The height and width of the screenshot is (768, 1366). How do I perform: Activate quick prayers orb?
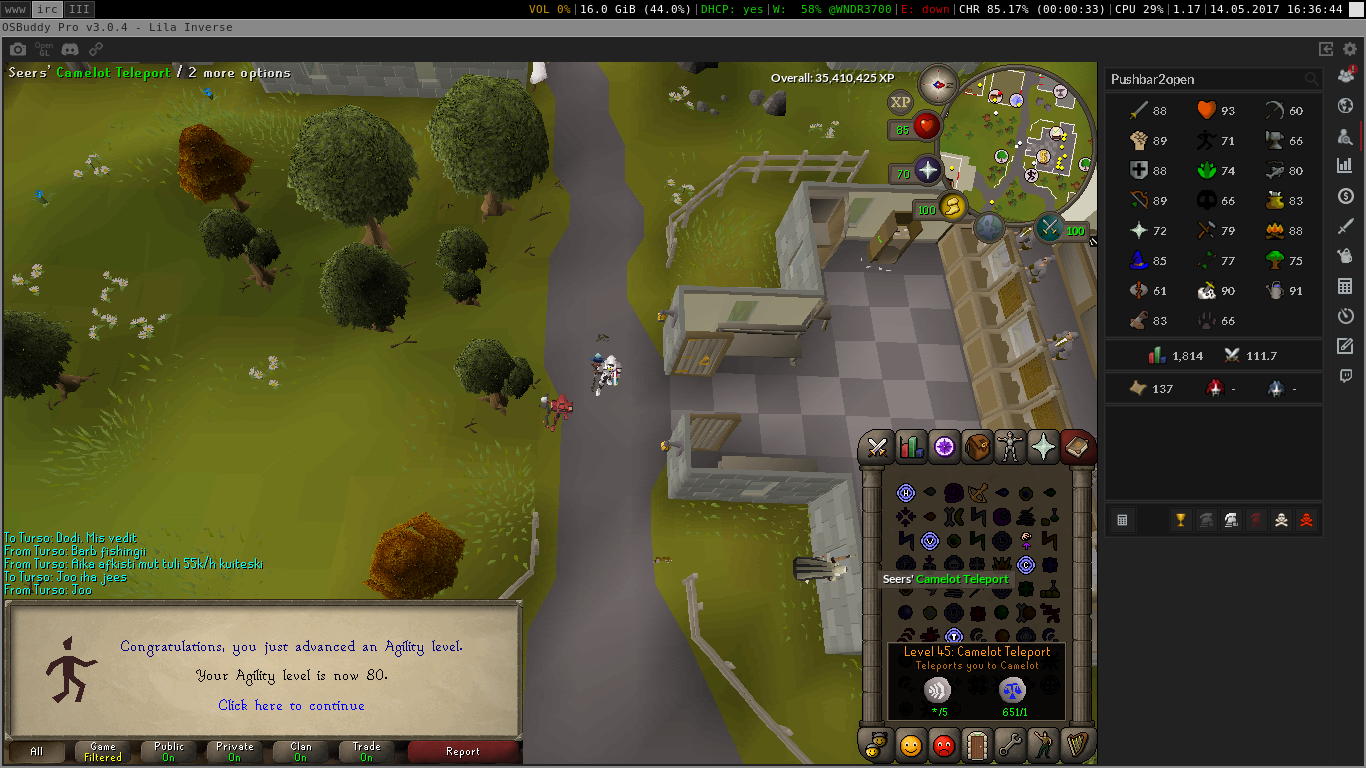coord(927,172)
